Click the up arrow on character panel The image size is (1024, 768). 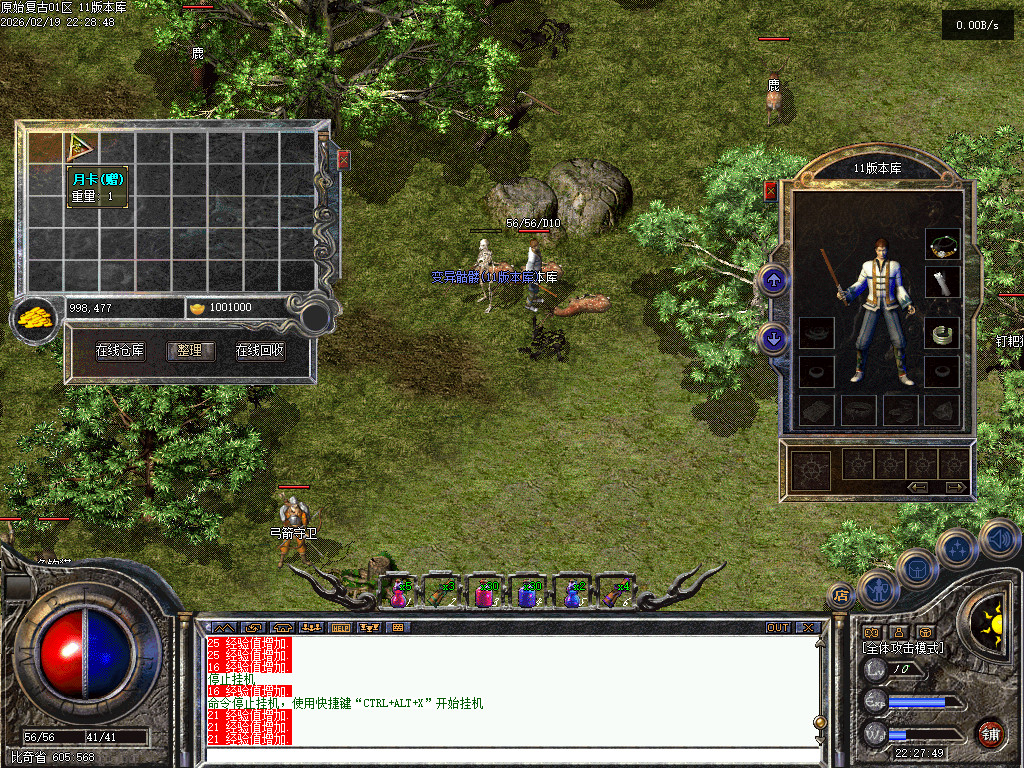773,280
